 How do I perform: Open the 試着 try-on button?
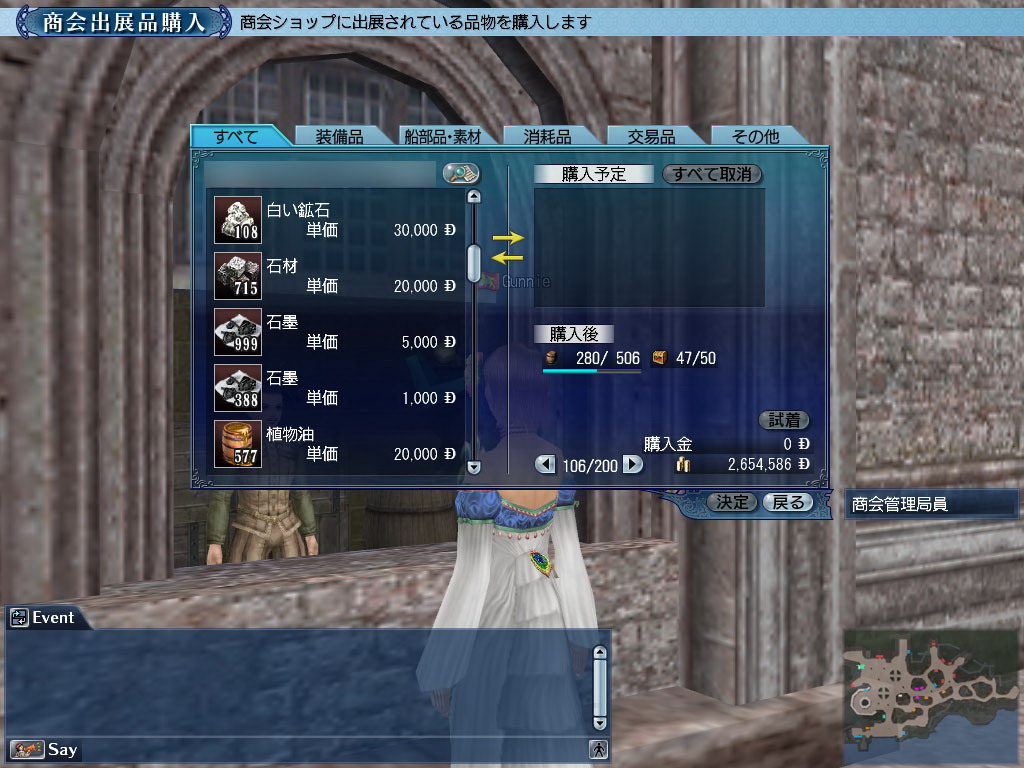784,420
